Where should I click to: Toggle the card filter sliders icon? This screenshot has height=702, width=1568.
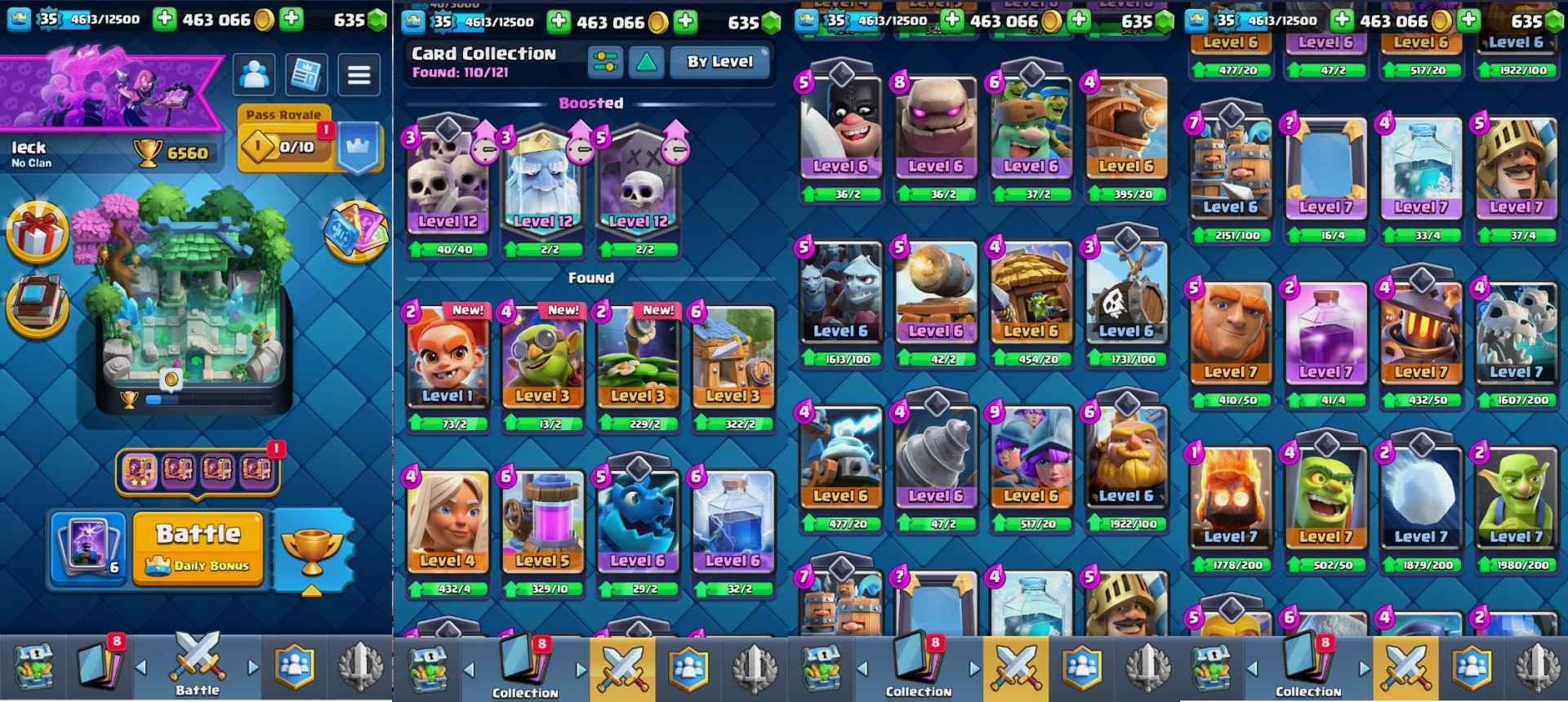coord(605,61)
